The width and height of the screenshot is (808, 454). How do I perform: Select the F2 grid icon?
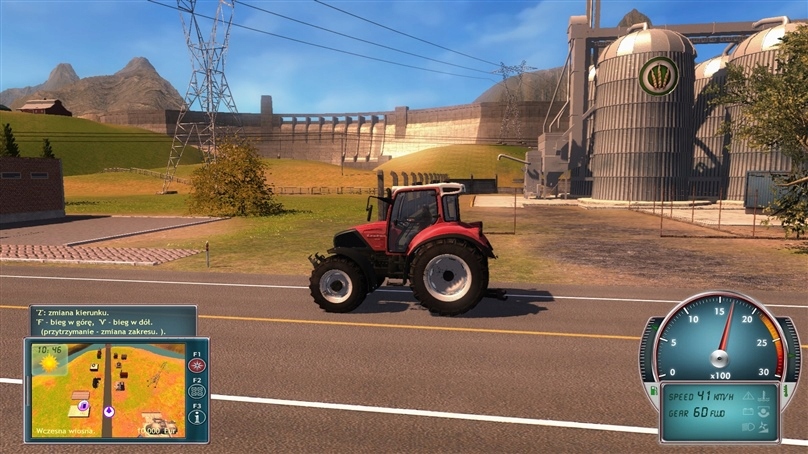click(196, 392)
